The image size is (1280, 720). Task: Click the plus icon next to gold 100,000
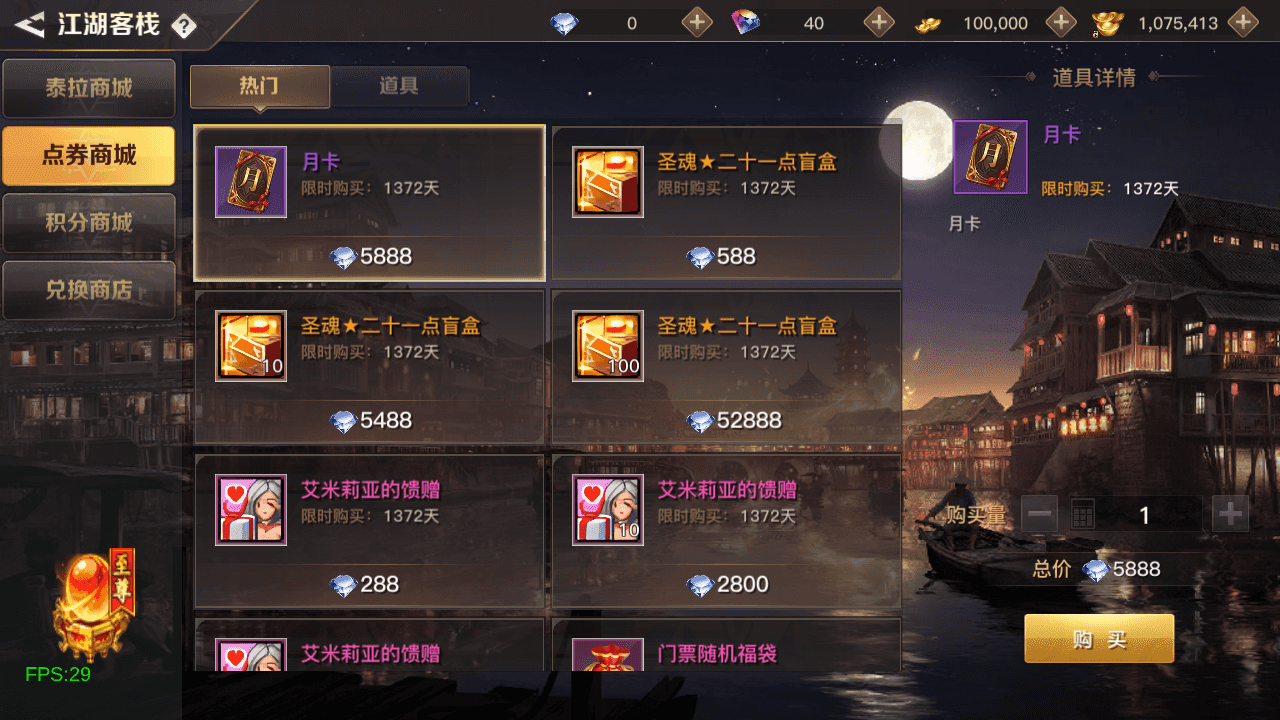[1060, 21]
